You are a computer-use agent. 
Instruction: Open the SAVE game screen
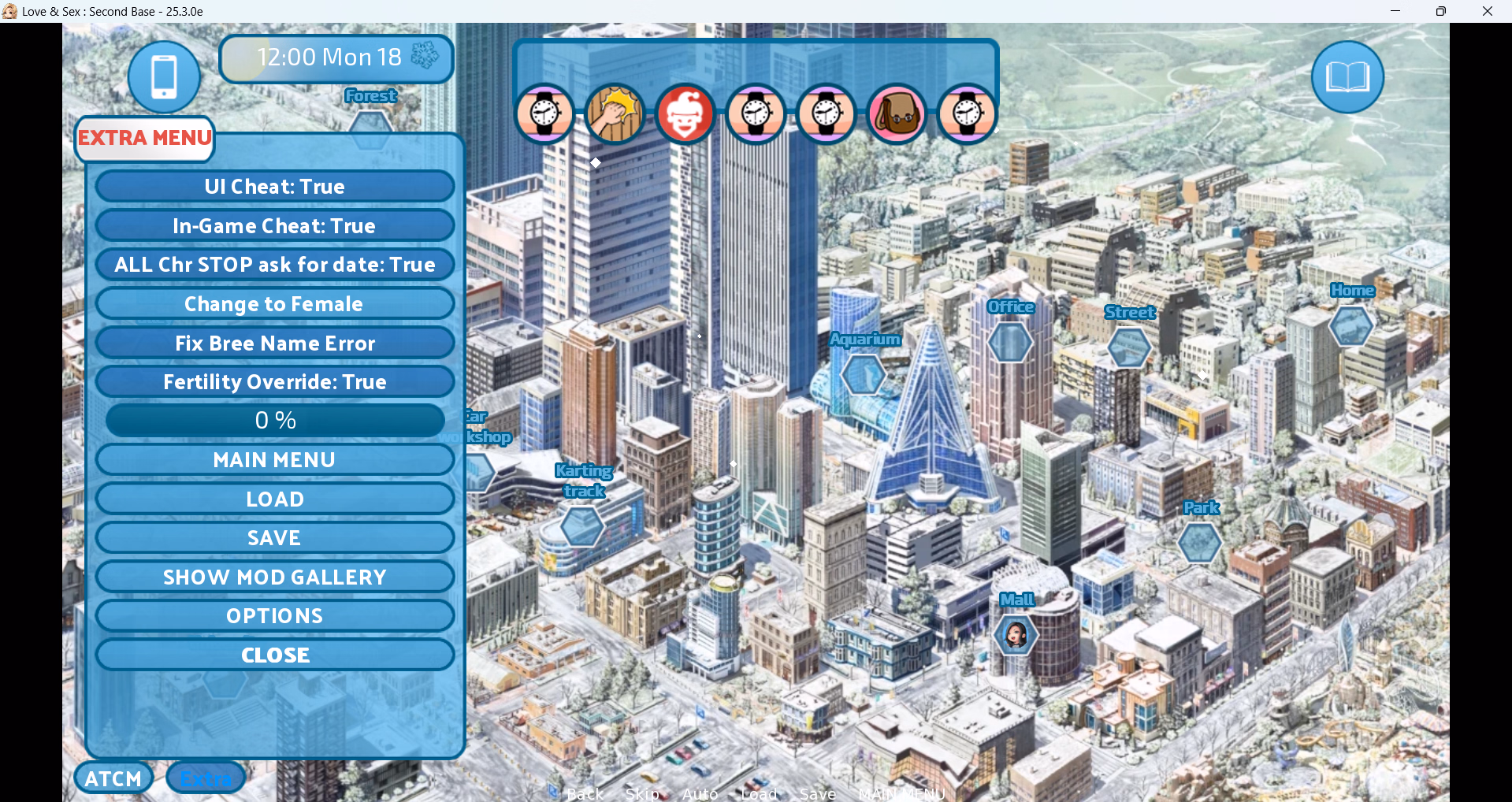(274, 538)
